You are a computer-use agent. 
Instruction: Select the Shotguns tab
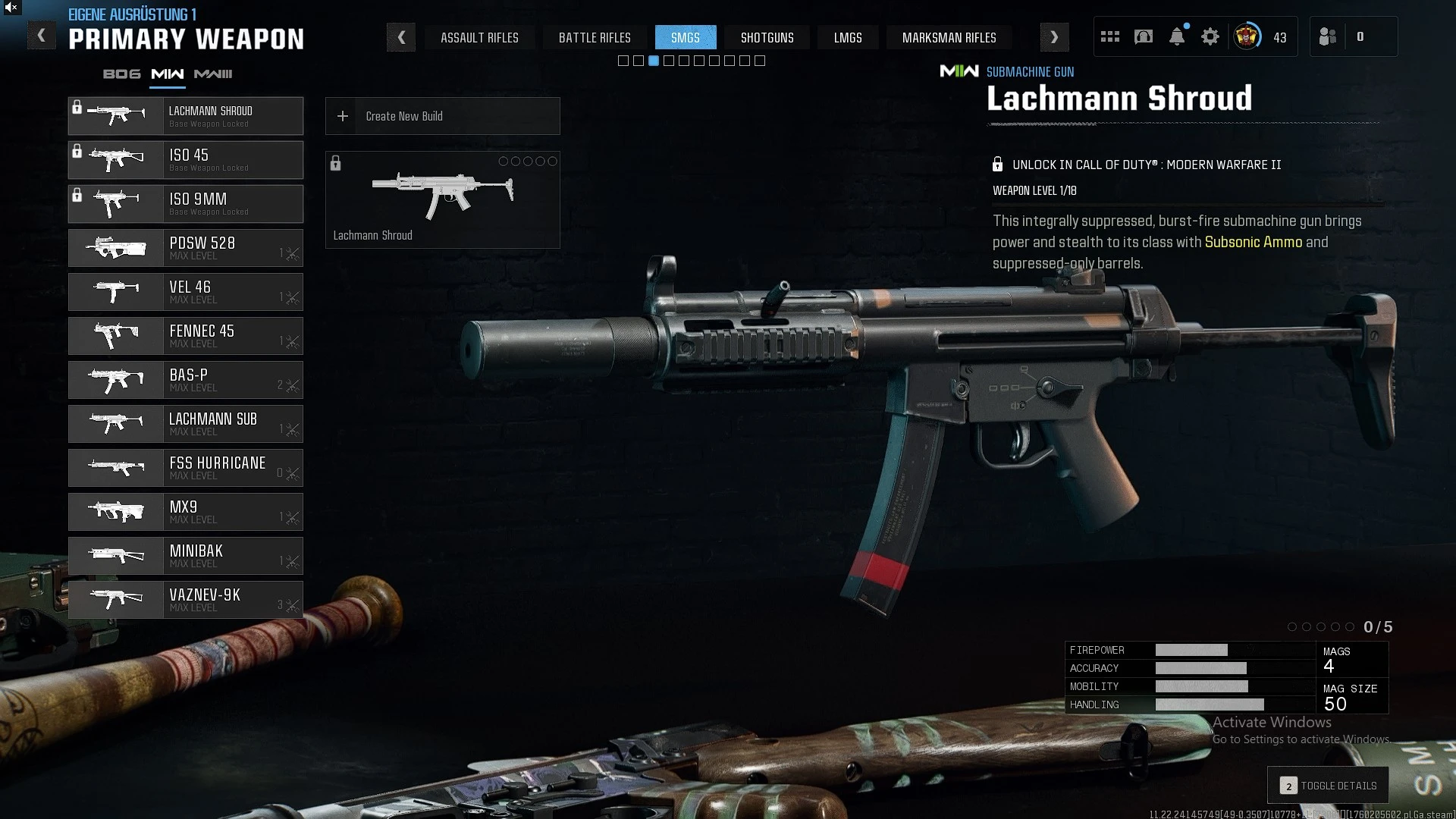coord(767,37)
